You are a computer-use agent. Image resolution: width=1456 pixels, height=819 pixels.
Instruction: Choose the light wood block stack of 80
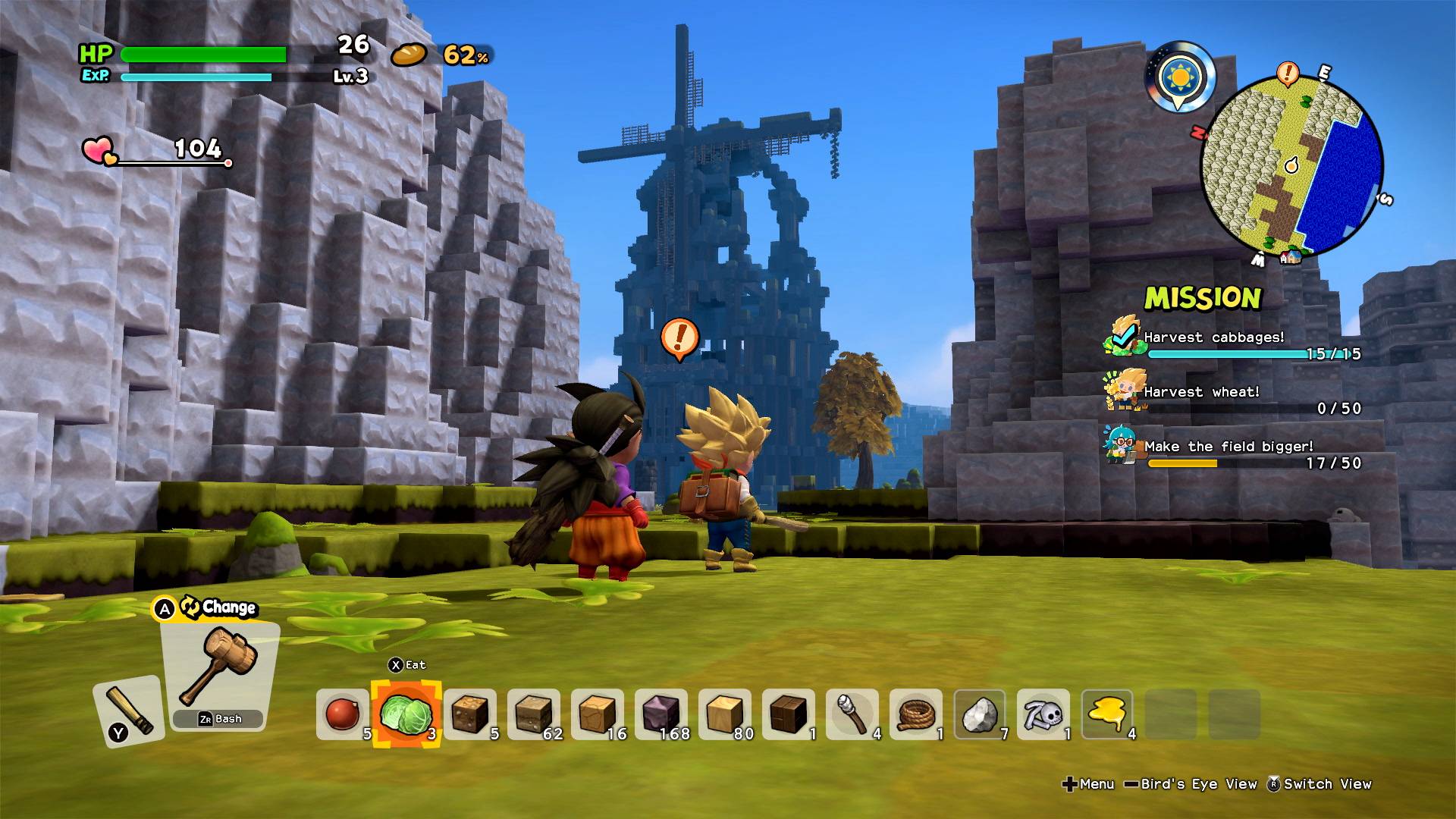(724, 714)
